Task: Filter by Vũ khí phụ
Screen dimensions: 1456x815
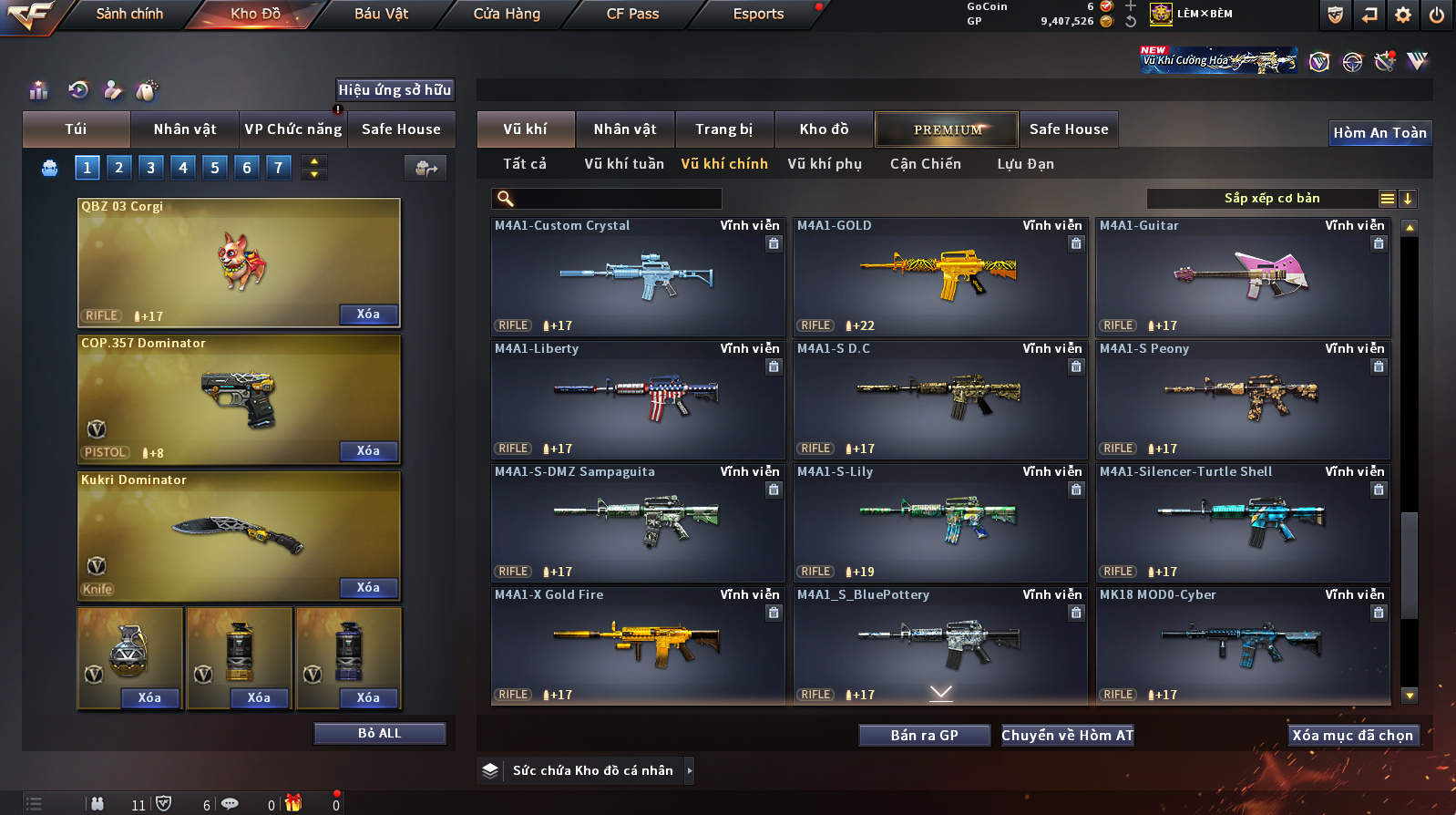Action: (x=825, y=164)
